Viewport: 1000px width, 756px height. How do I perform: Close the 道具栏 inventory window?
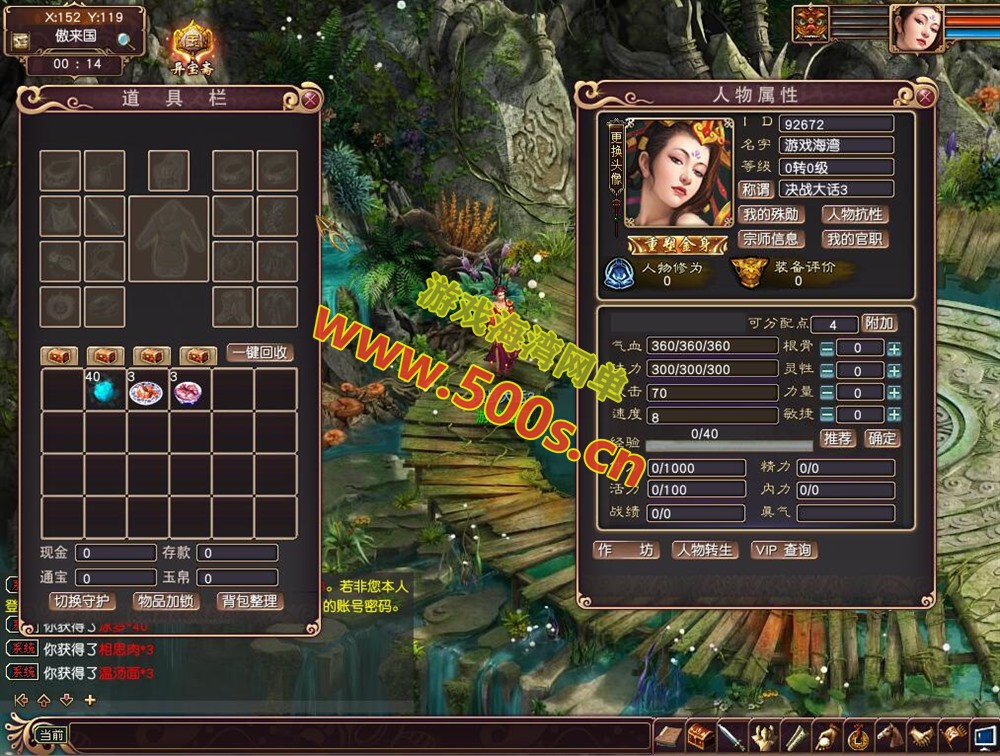coord(310,99)
